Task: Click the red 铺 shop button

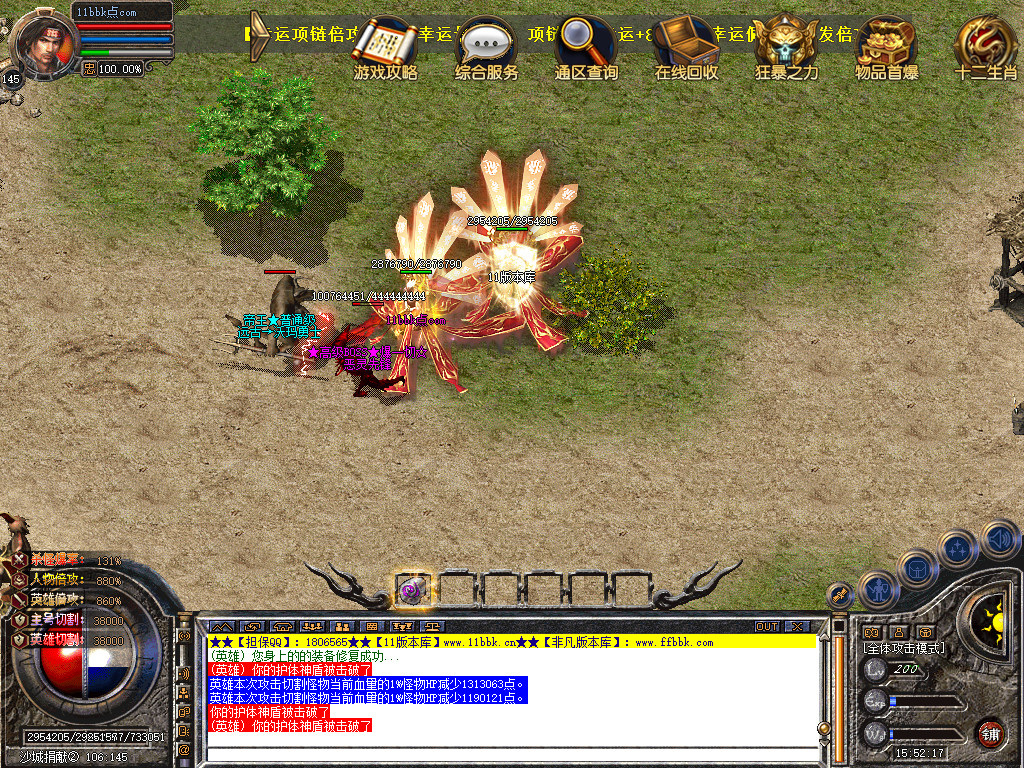Action: tap(990, 733)
